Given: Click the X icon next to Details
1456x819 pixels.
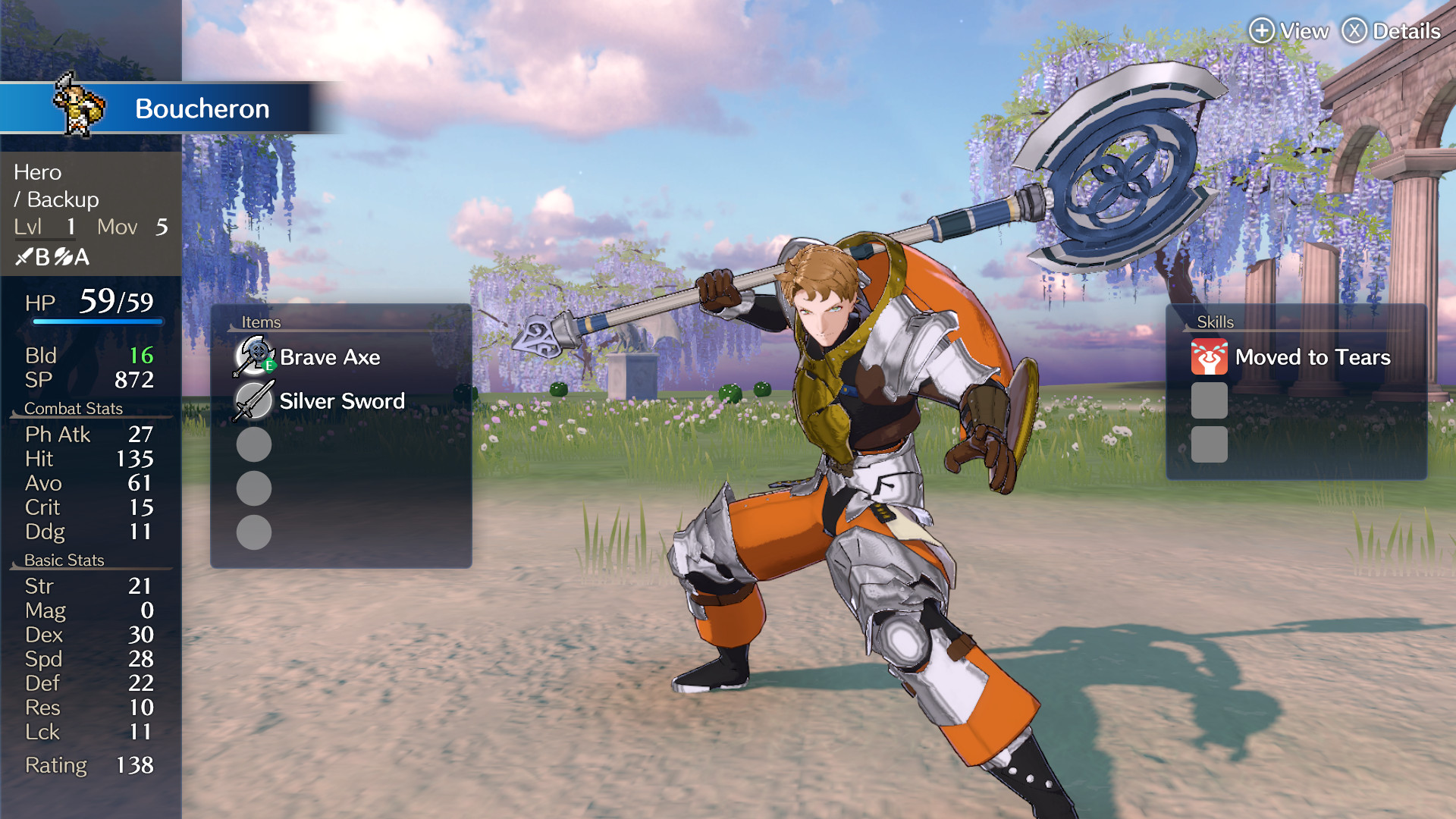Looking at the screenshot, I should pyautogui.click(x=1354, y=31).
